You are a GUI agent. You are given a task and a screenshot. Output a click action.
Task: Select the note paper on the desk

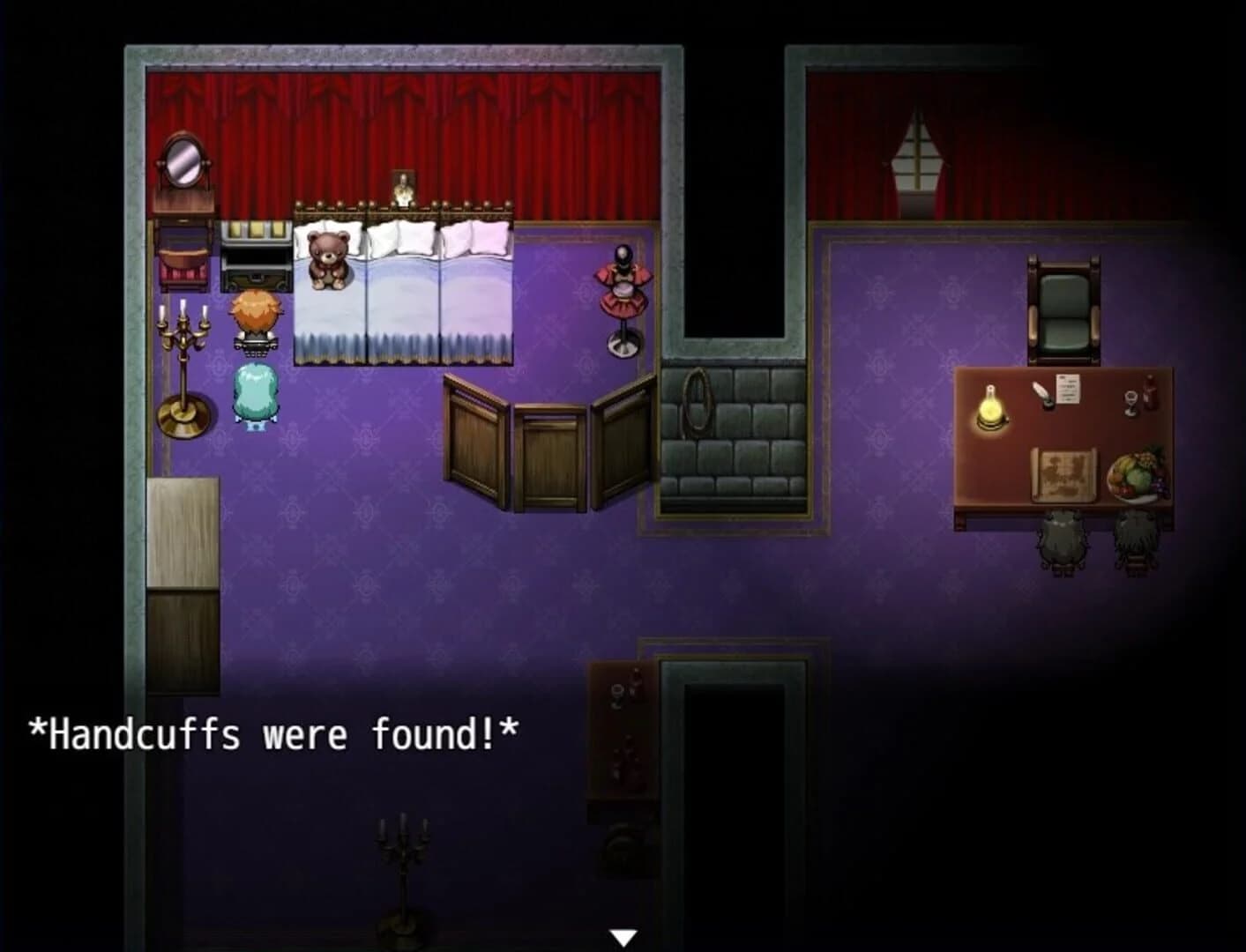1067,388
